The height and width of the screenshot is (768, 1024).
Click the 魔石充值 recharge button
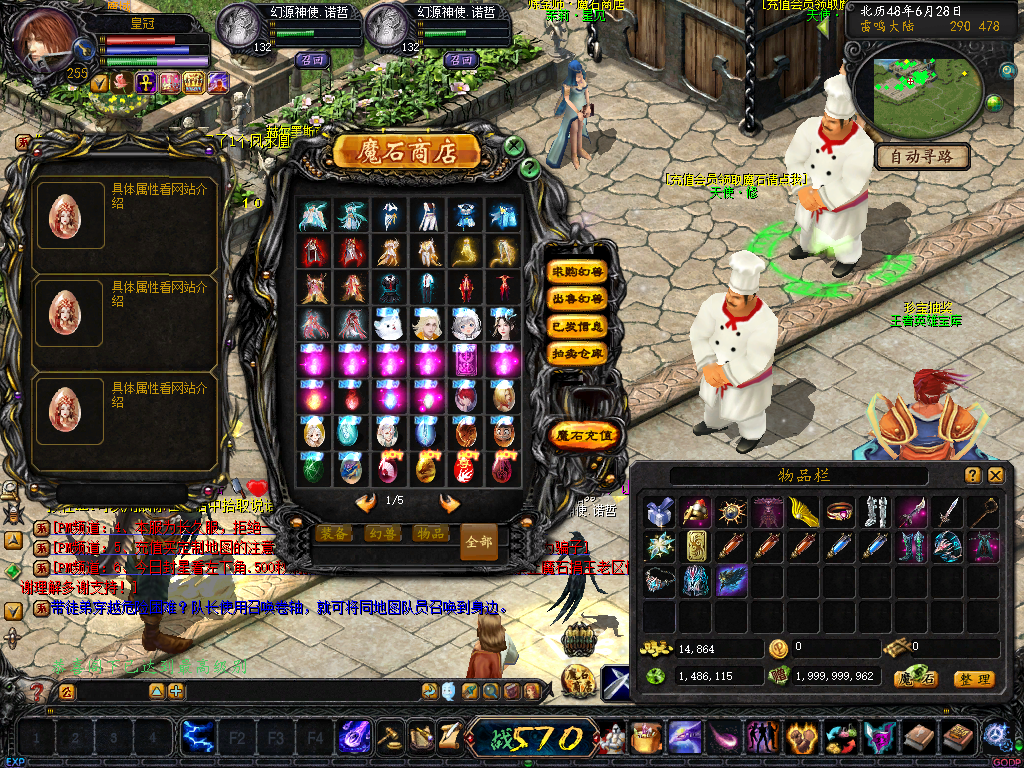point(586,435)
